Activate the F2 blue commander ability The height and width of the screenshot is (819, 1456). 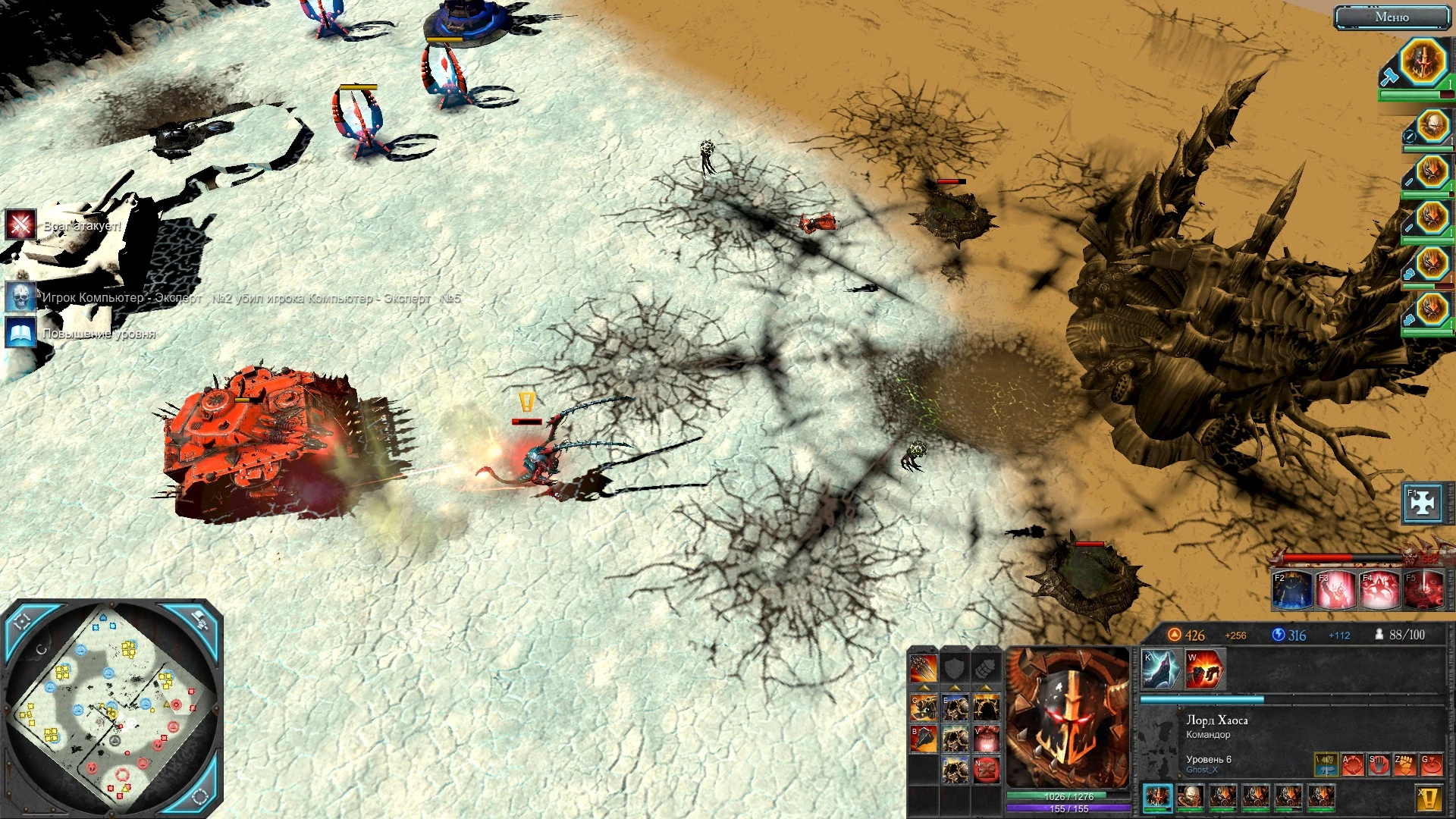pos(1294,590)
